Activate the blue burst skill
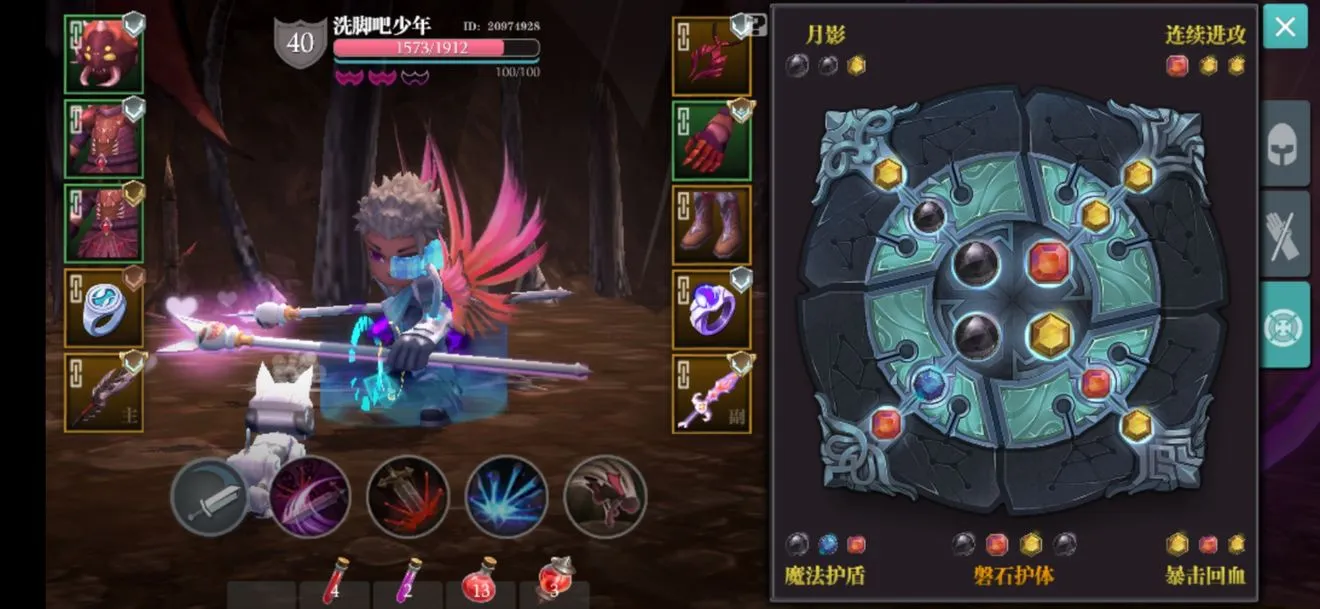Screen dimensions: 1320x609 (506, 497)
